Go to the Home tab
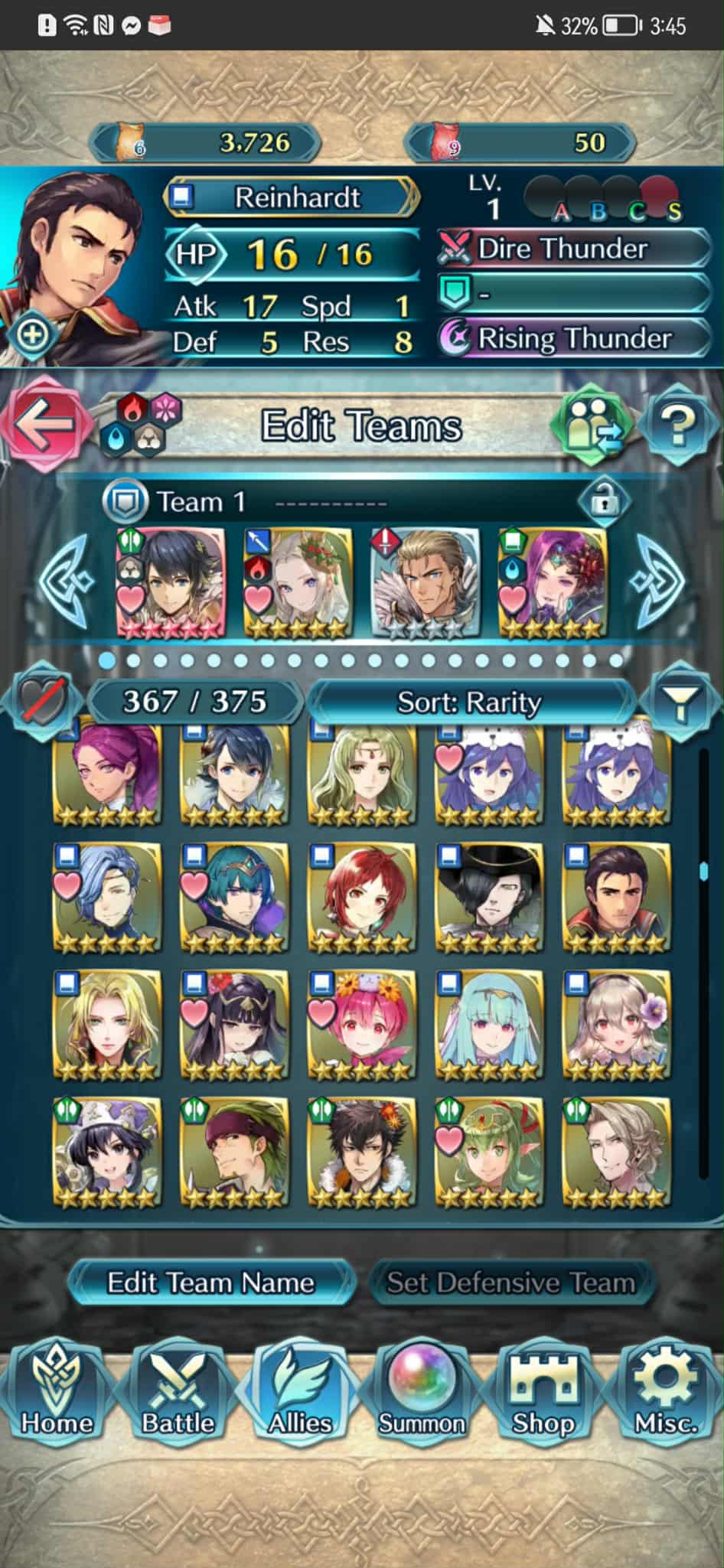The width and height of the screenshot is (724, 1568). tap(57, 1394)
